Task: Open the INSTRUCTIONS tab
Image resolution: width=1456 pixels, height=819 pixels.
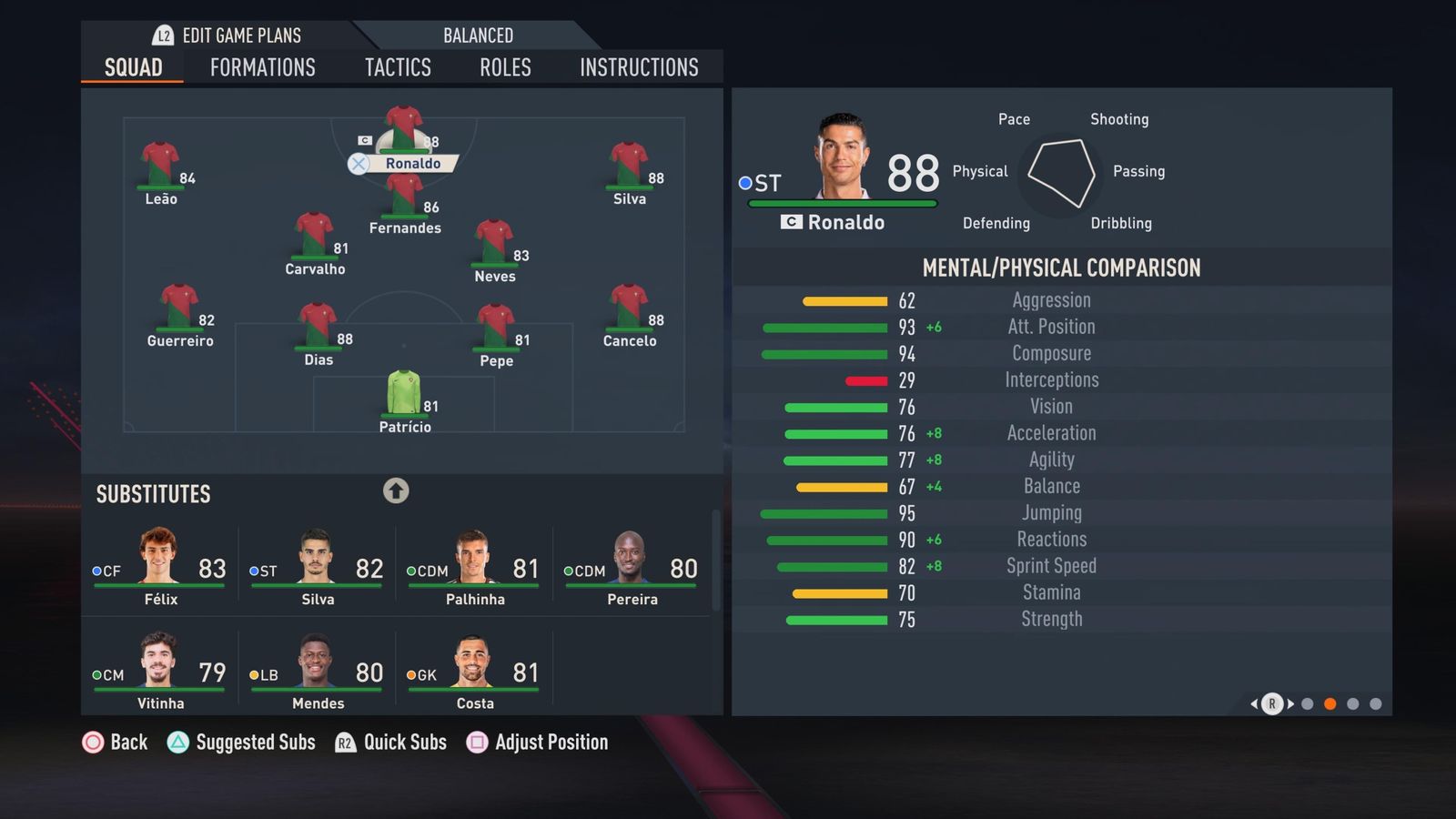Action: 639,66
